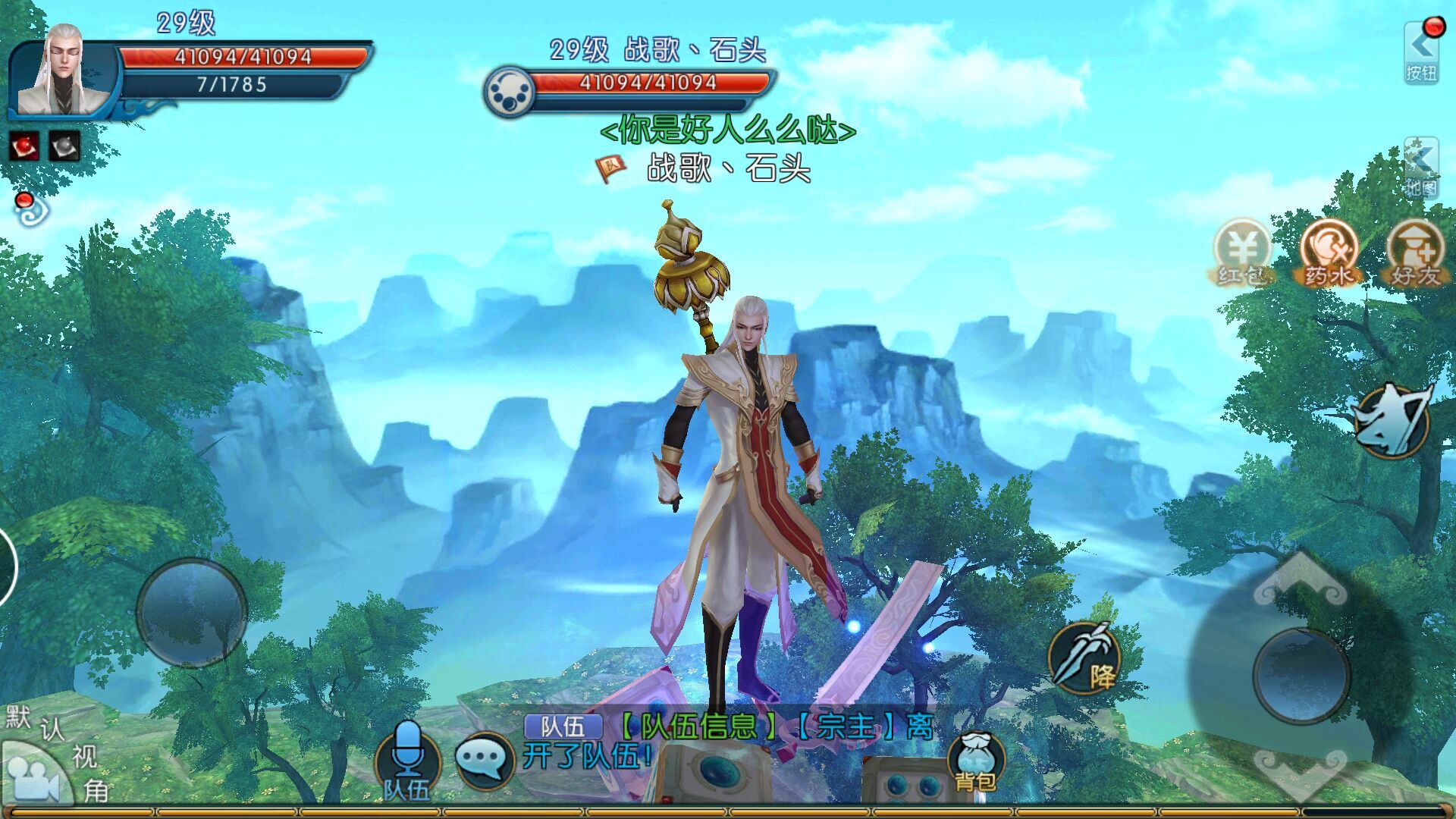Open the swirl cloud notification icon
The width and height of the screenshot is (1456, 819).
click(x=30, y=209)
